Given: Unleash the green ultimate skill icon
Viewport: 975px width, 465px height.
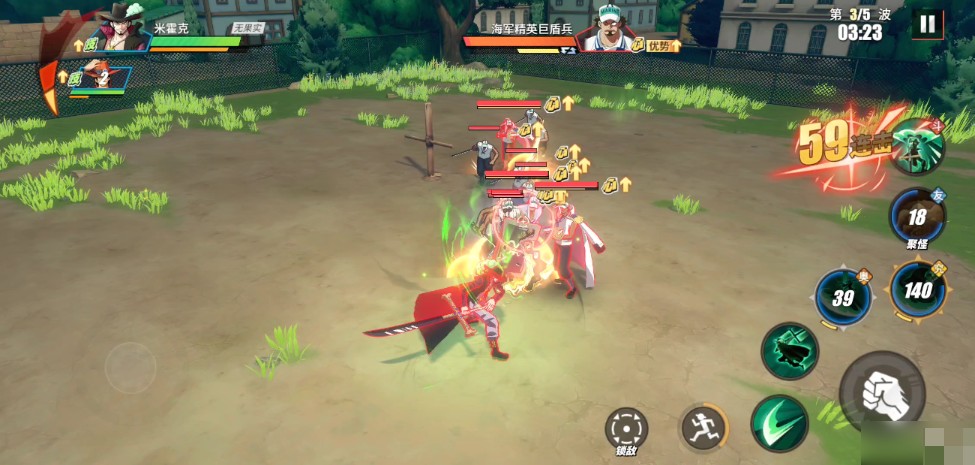Looking at the screenshot, I should pyautogui.click(x=917, y=146).
